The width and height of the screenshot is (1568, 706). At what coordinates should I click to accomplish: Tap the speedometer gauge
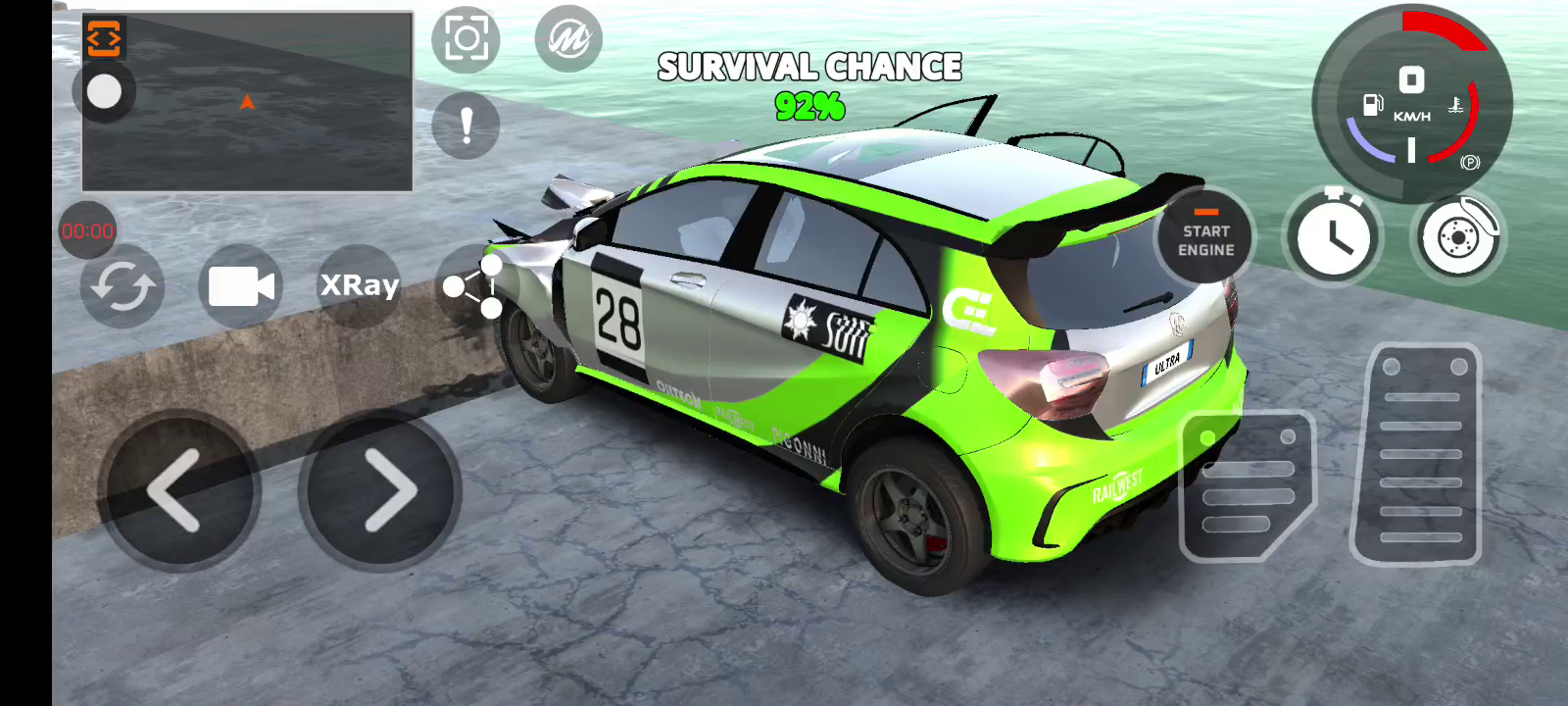[1411, 103]
